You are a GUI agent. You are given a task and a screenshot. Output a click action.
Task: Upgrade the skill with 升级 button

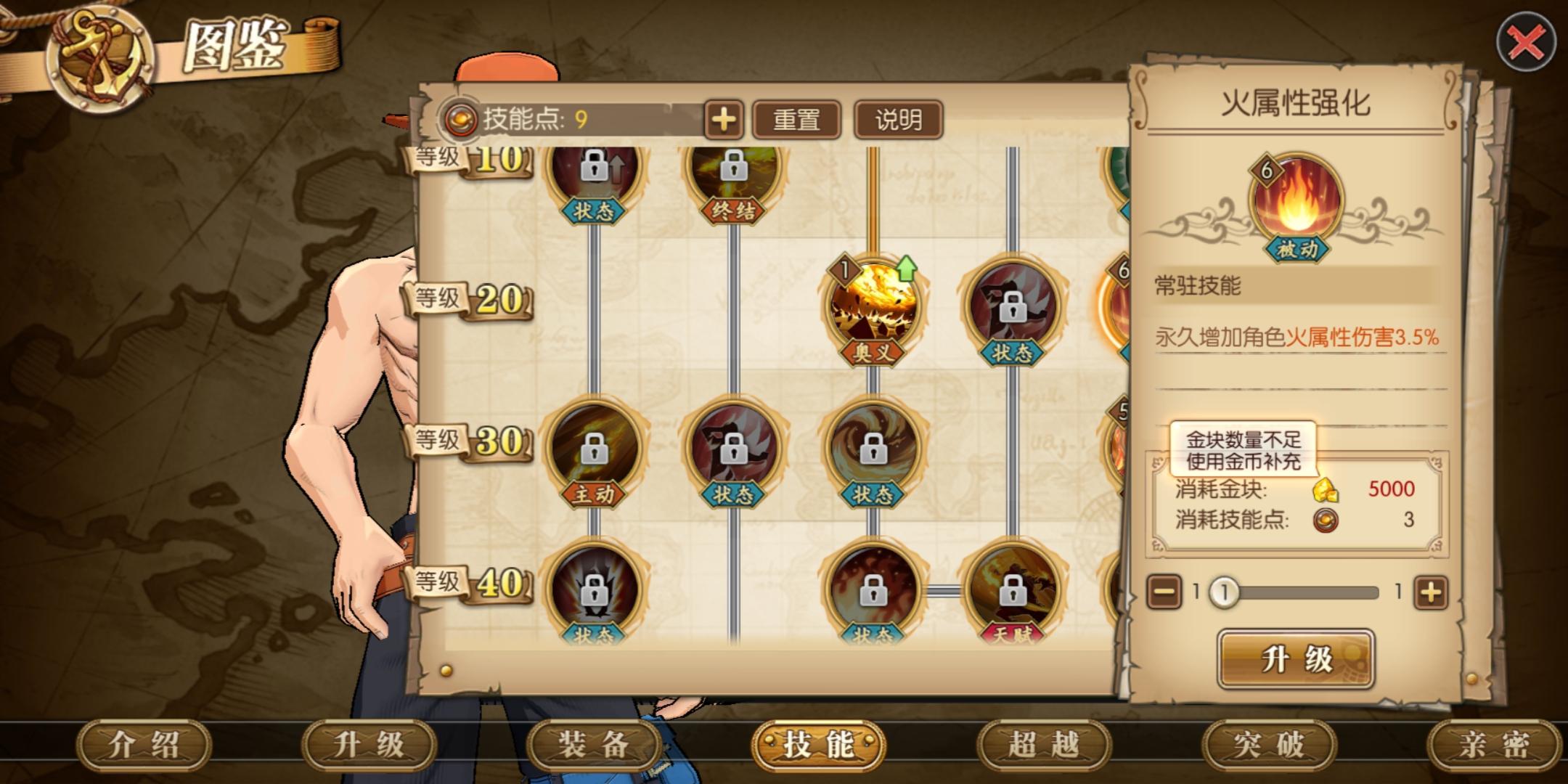(x=1296, y=659)
